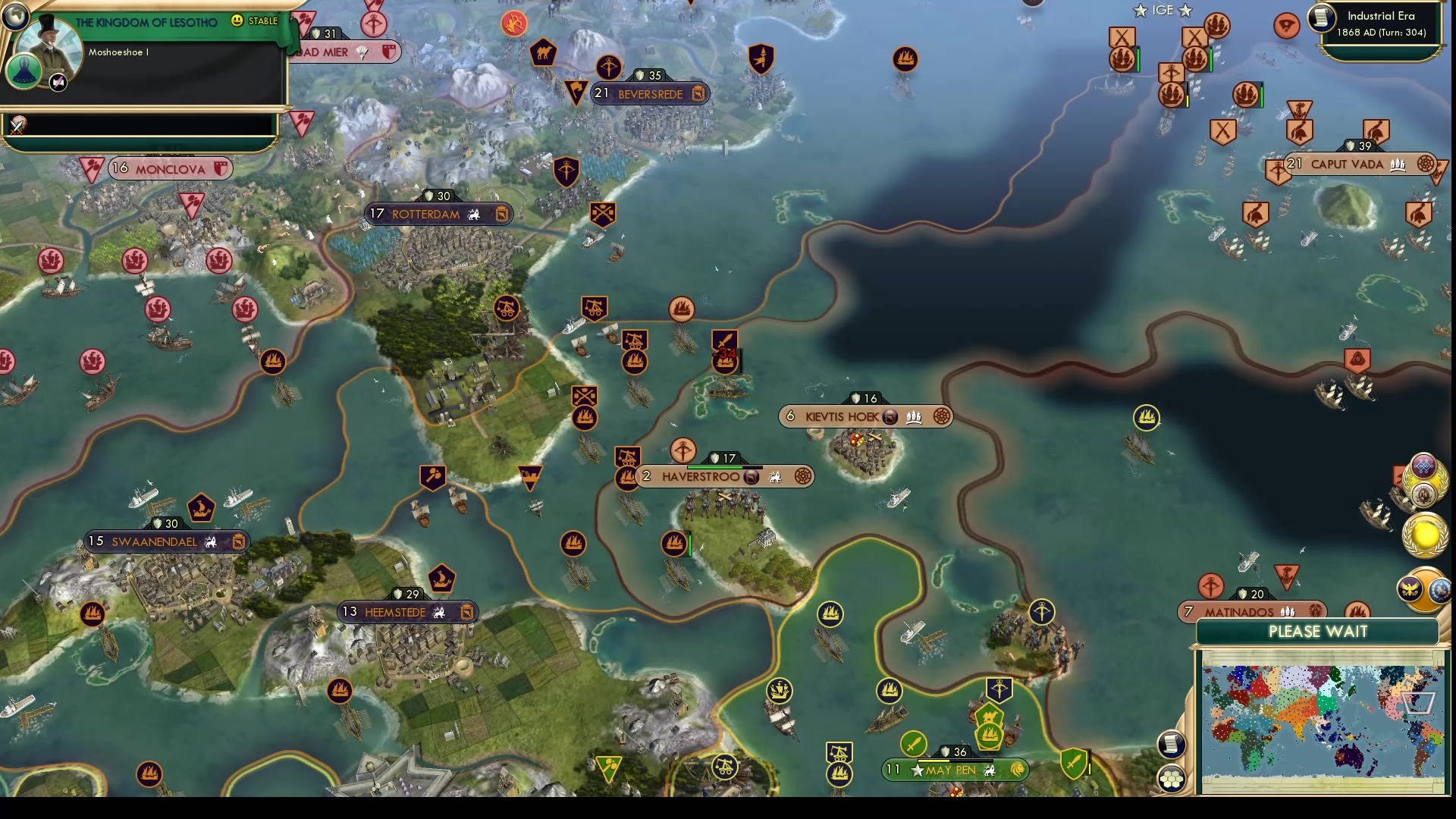
Task: Toggle the hex grid with the honeycomb icon
Action: [1172, 777]
